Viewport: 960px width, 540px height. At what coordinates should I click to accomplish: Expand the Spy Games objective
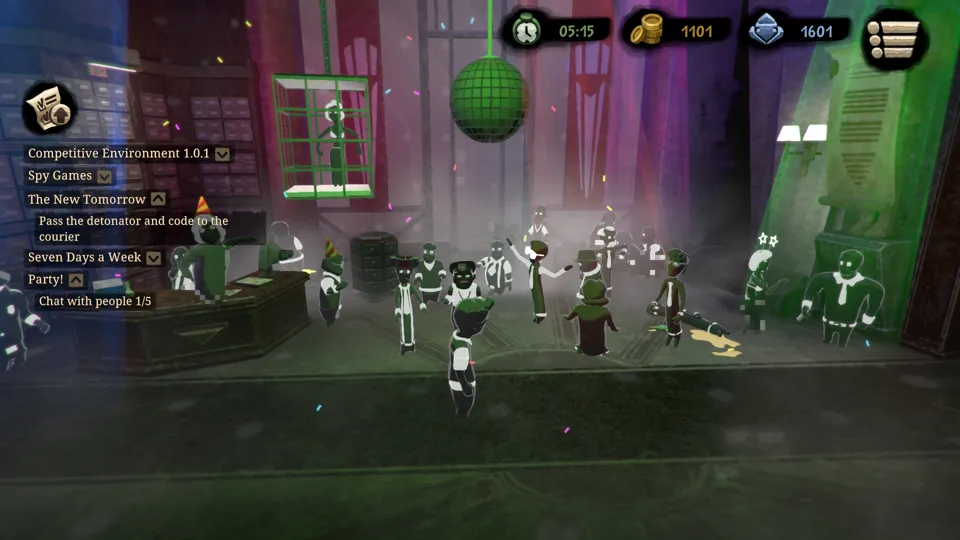point(105,176)
